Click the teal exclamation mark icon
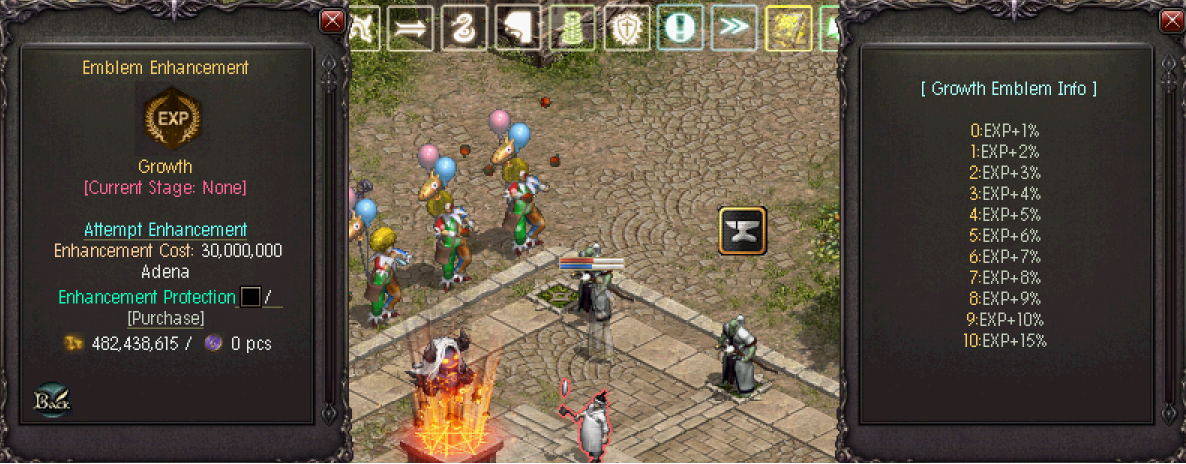 pyautogui.click(x=680, y=29)
